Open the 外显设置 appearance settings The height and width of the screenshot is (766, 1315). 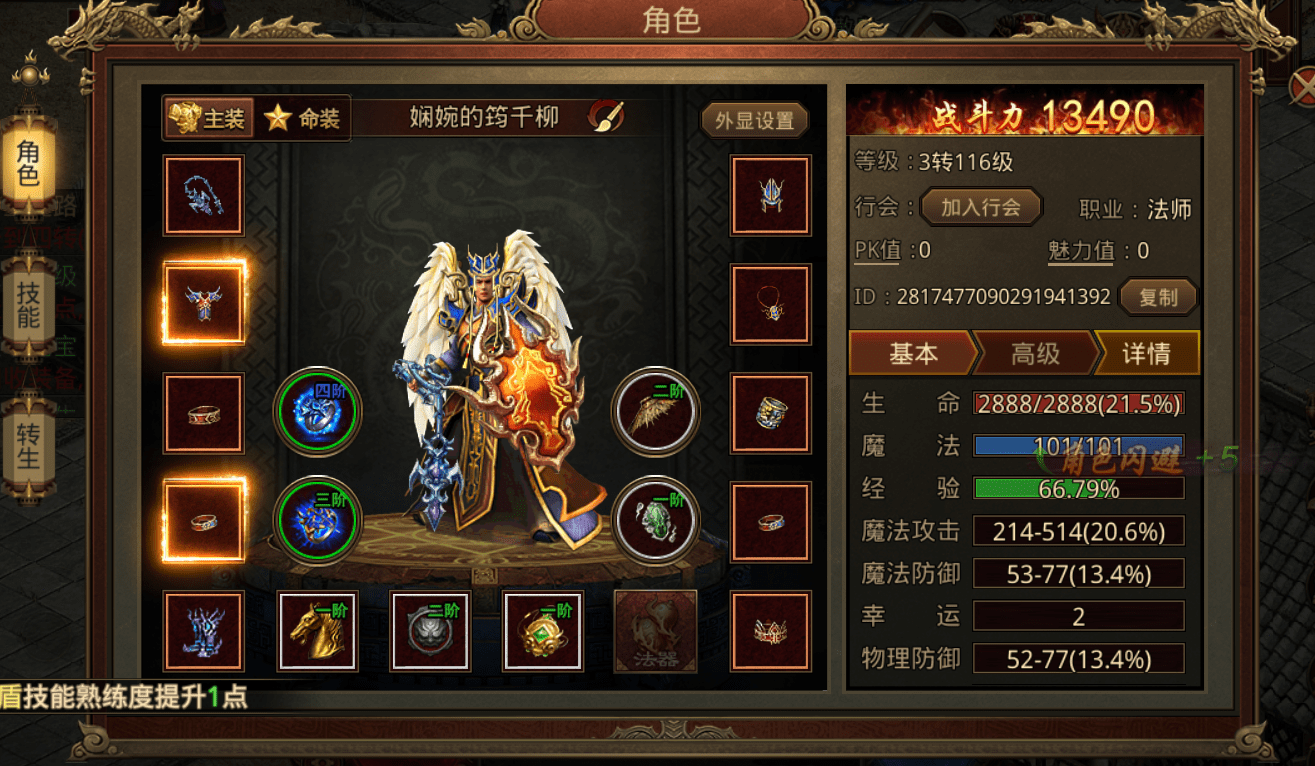tap(754, 120)
